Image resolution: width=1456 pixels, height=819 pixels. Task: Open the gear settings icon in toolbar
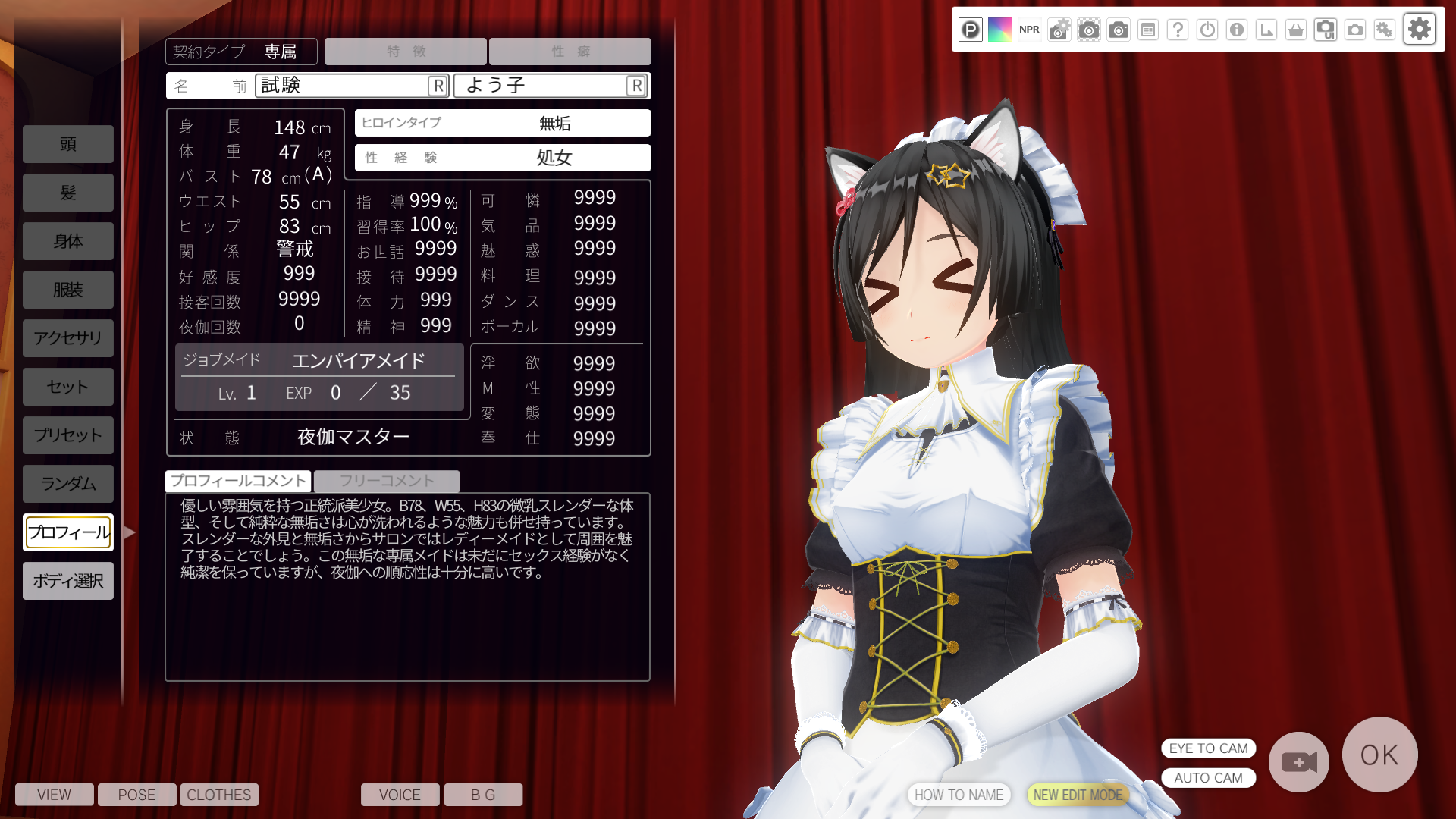point(1420,30)
